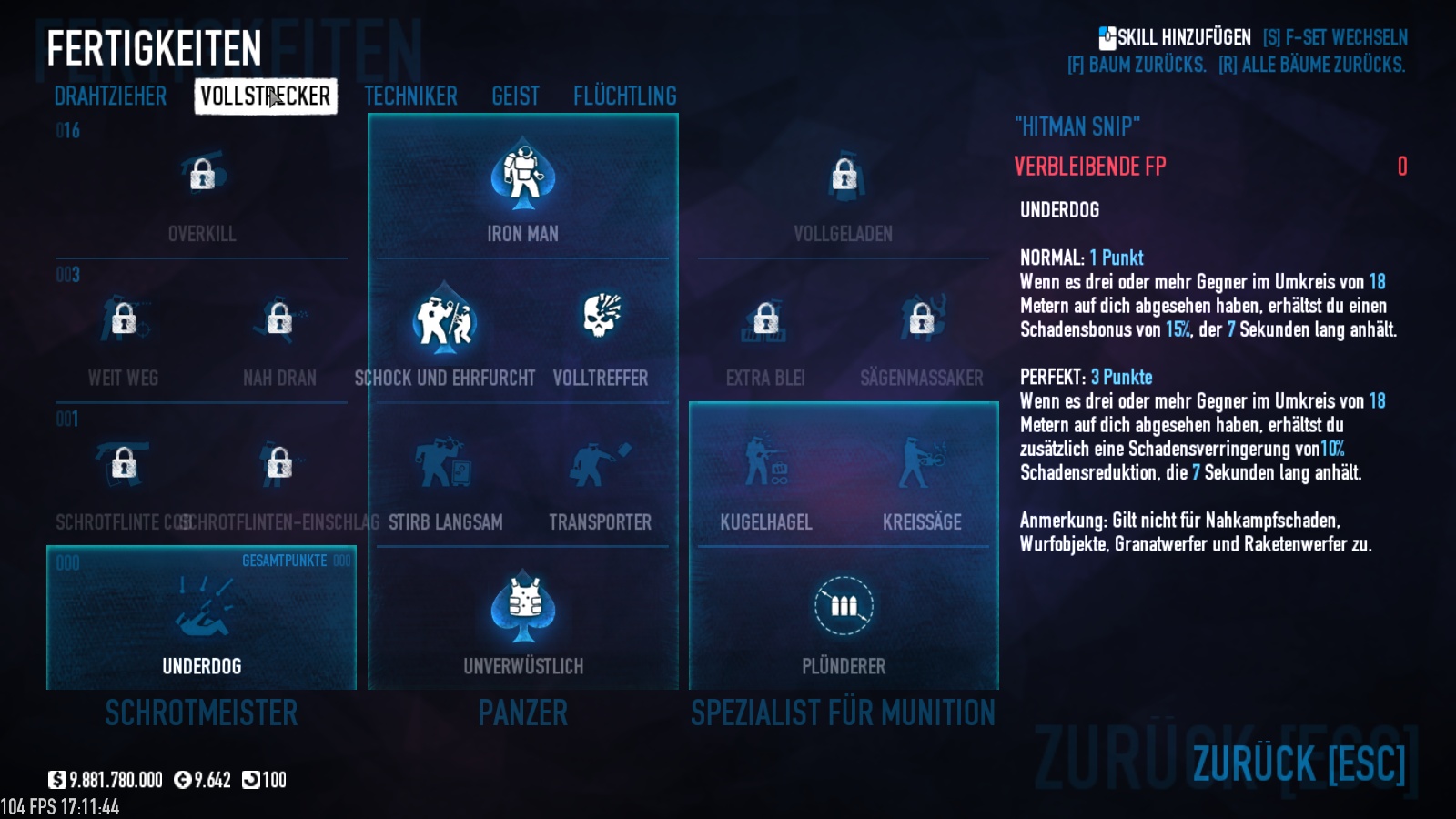Open the Techniker skill tab
This screenshot has height=819, width=1456.
(410, 96)
